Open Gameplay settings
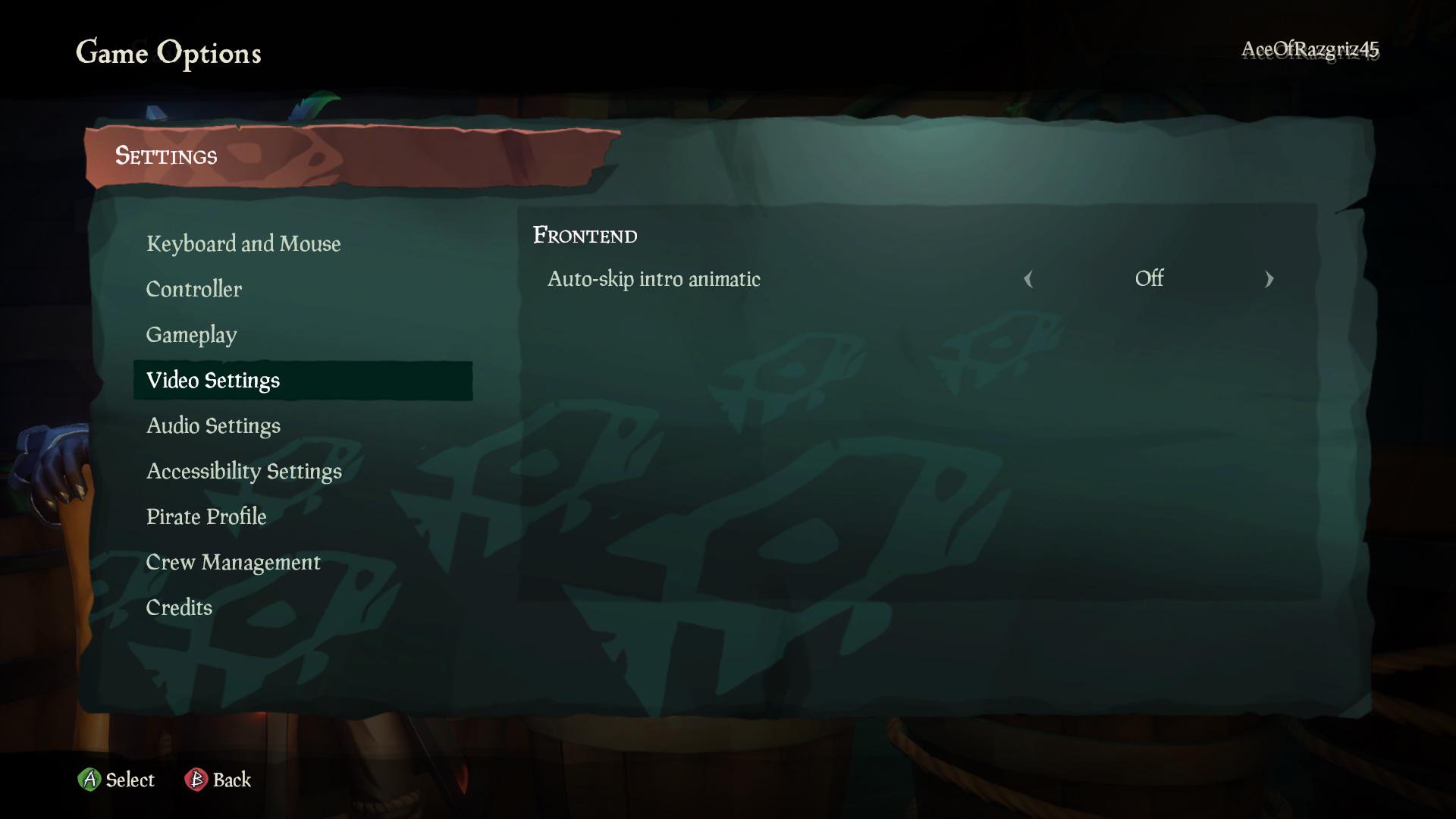The image size is (1456, 819). point(191,334)
